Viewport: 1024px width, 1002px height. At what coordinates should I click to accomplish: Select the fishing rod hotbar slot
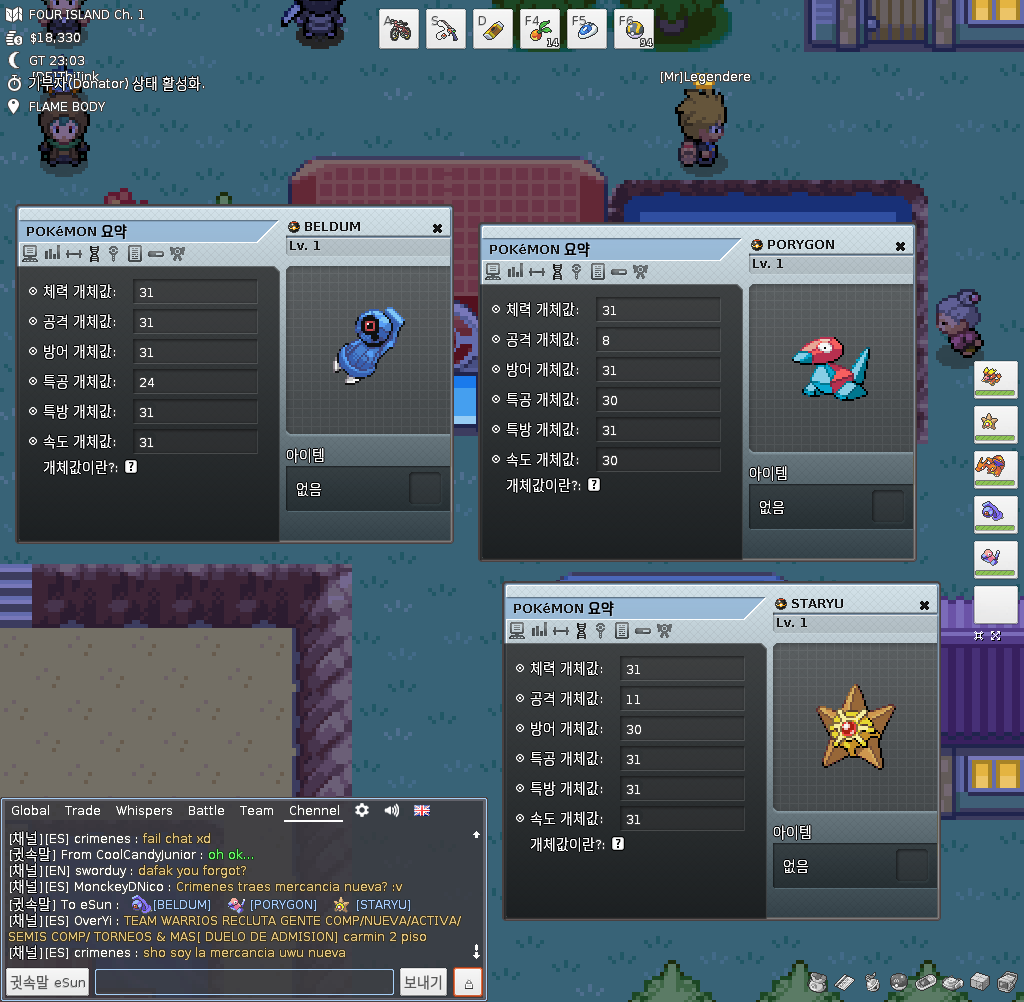coord(446,29)
